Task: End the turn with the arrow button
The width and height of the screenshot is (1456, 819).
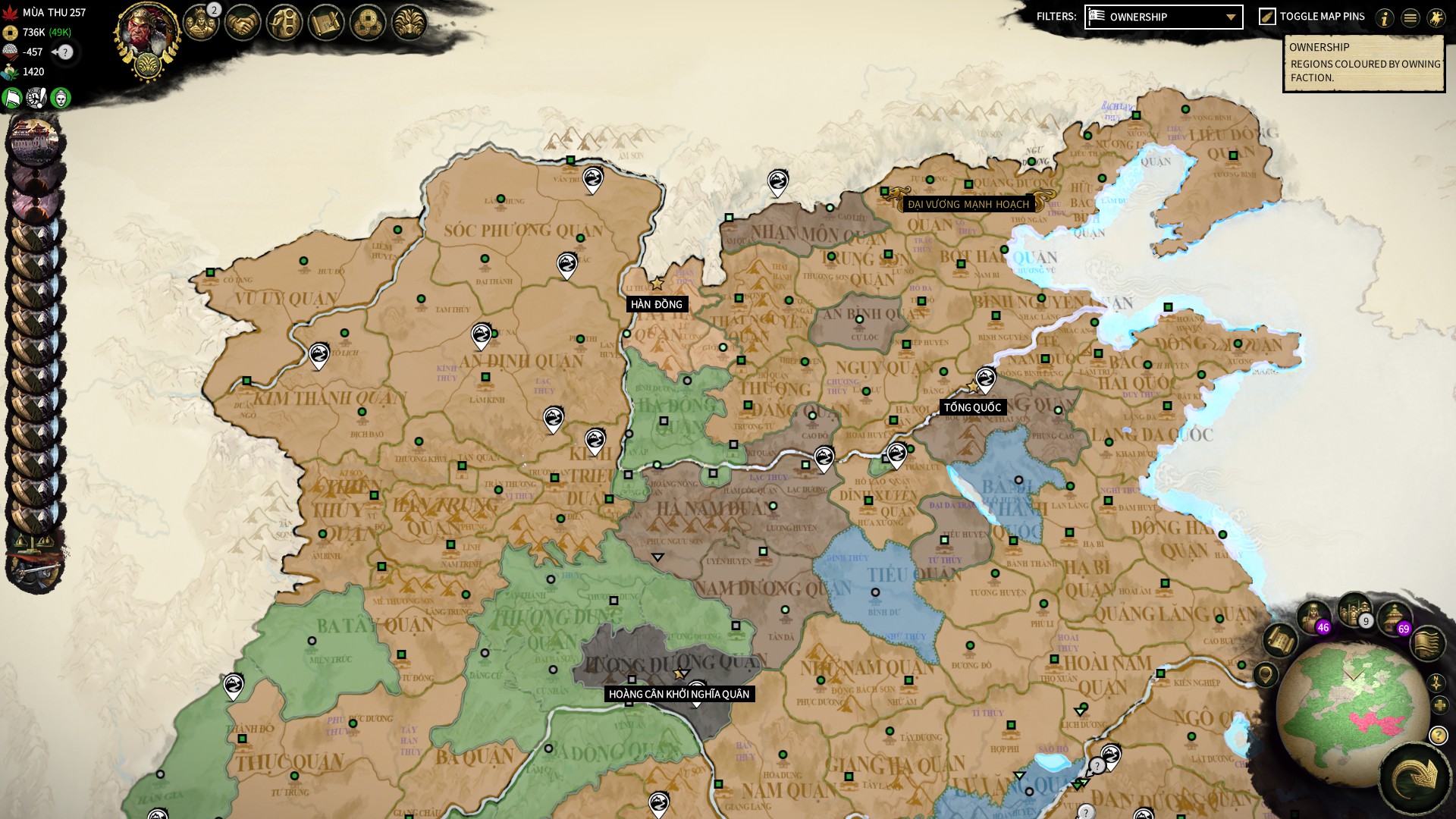Action: pos(1415,777)
